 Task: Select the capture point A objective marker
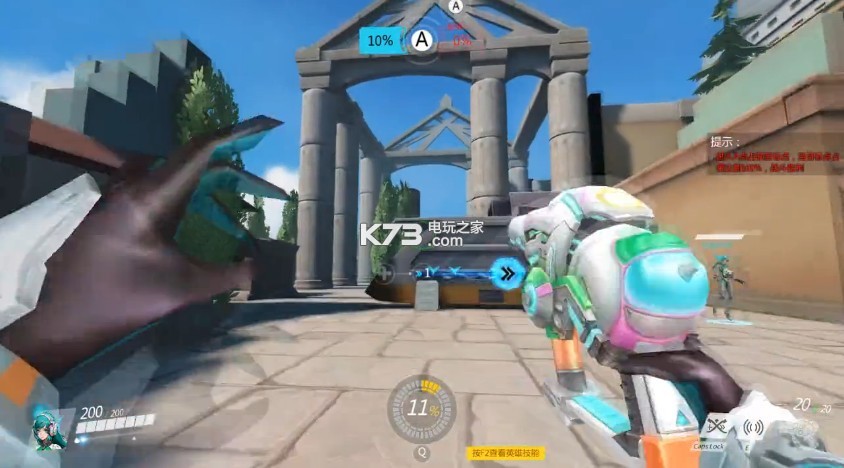pyautogui.click(x=422, y=40)
